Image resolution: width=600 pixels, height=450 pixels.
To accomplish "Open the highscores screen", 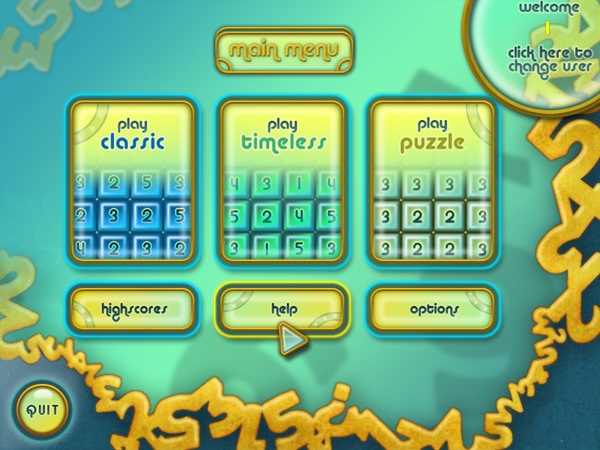I will tap(133, 309).
